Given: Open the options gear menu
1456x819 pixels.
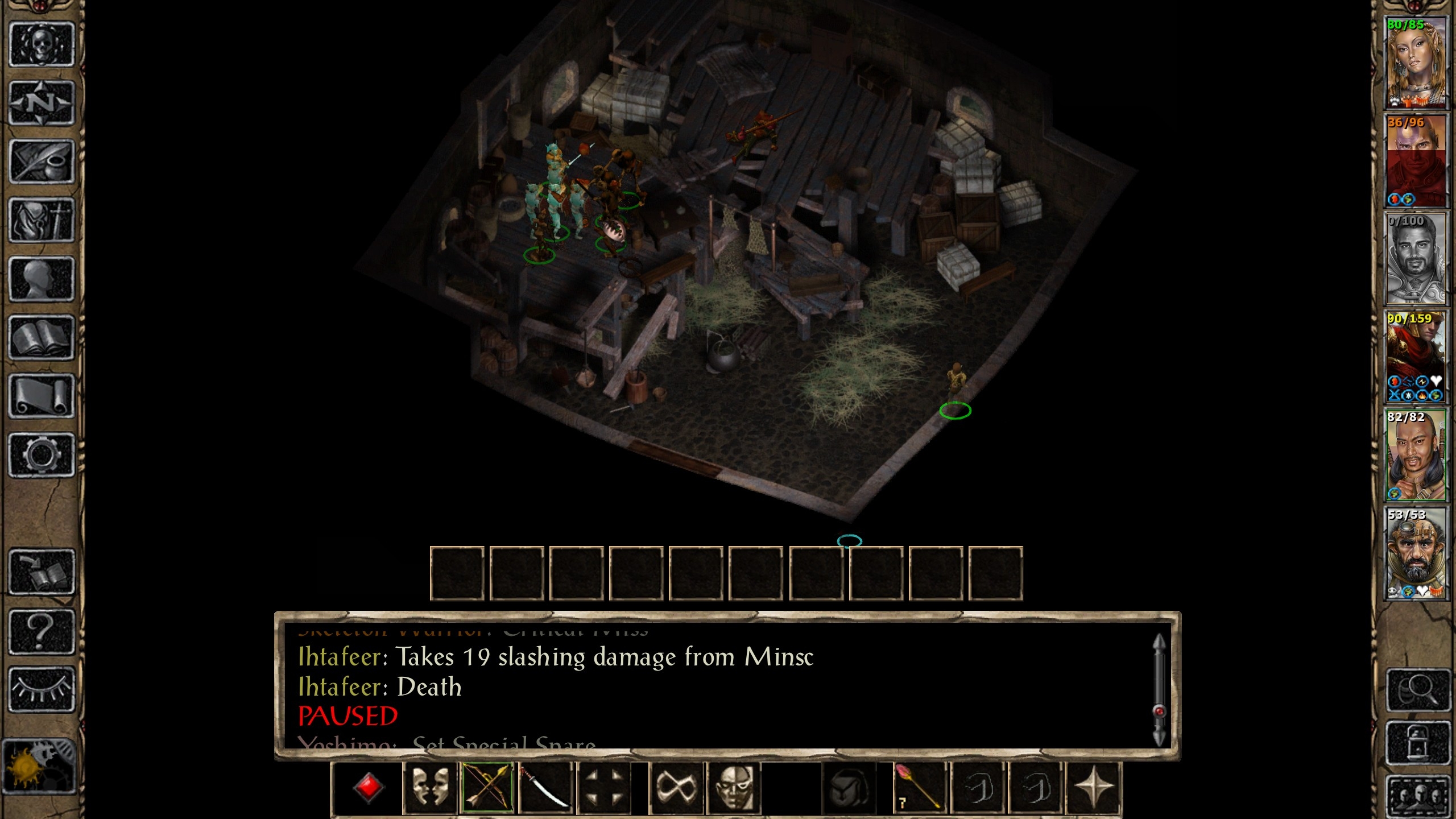Looking at the screenshot, I should coord(42,455).
